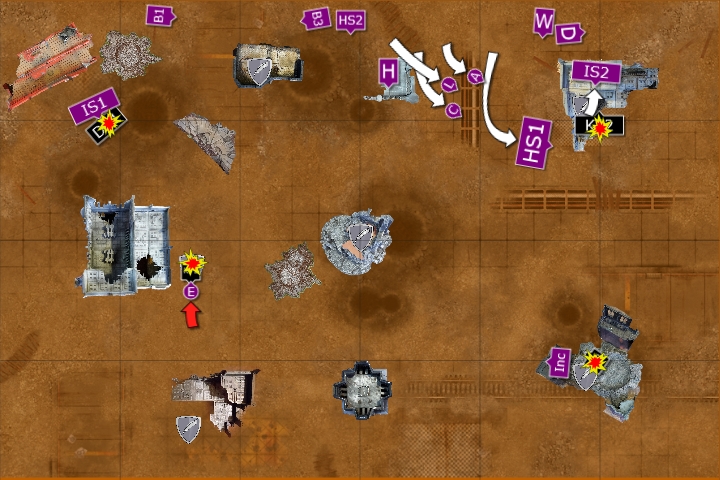Select the purple B3 unit marker
This screenshot has height=480, width=720.
[x=316, y=17]
